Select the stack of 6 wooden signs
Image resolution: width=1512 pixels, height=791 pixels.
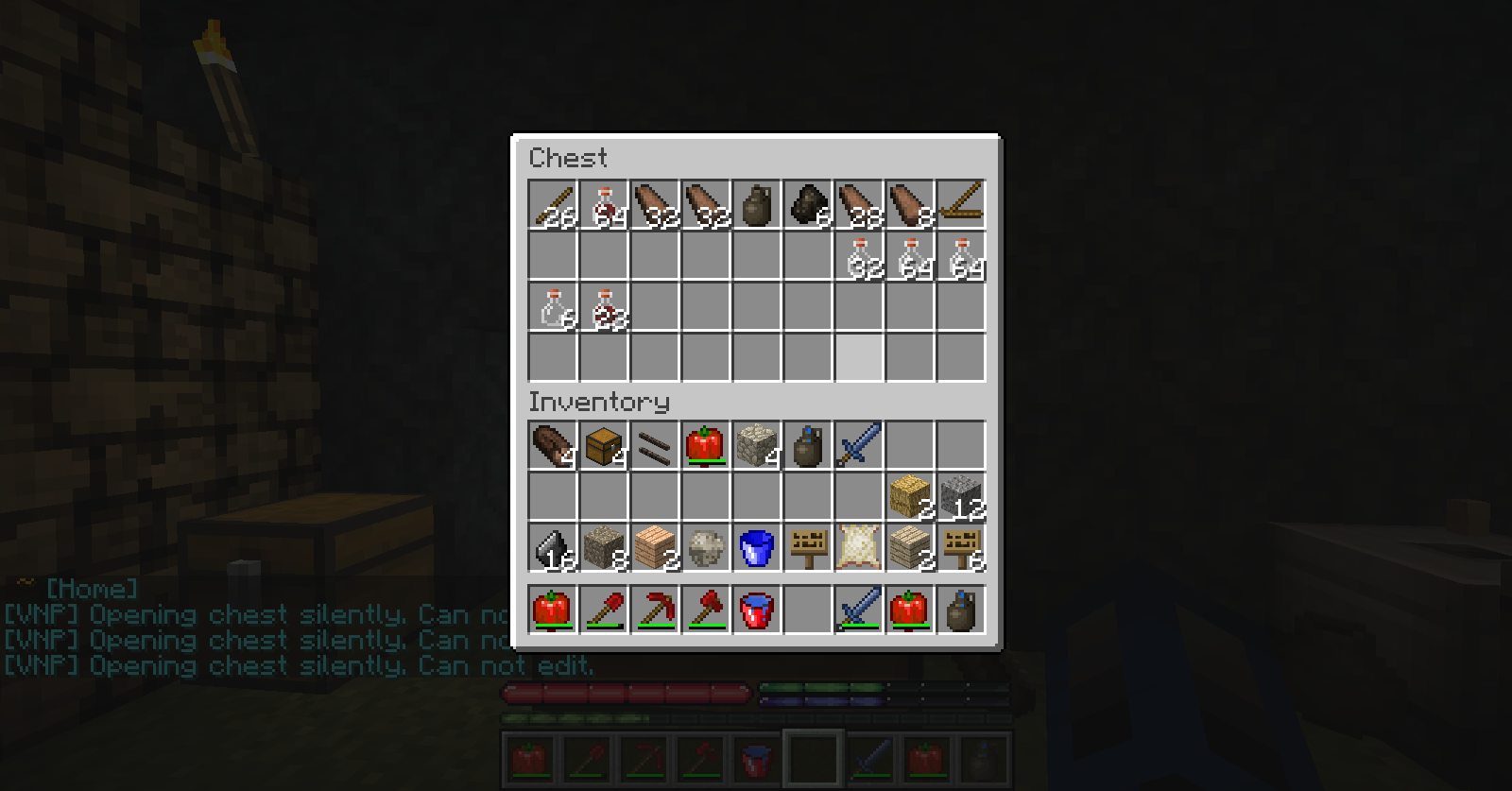pyautogui.click(x=961, y=548)
